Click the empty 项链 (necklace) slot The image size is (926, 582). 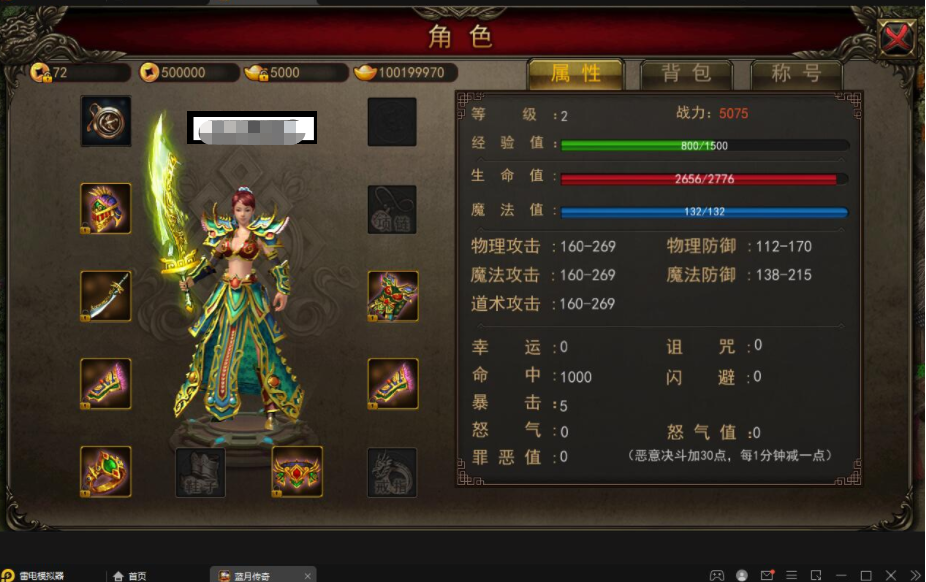click(392, 208)
